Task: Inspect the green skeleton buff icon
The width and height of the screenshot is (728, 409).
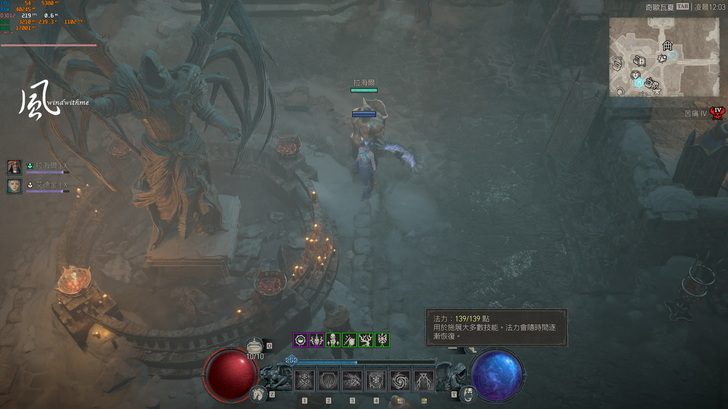Action: point(333,340)
